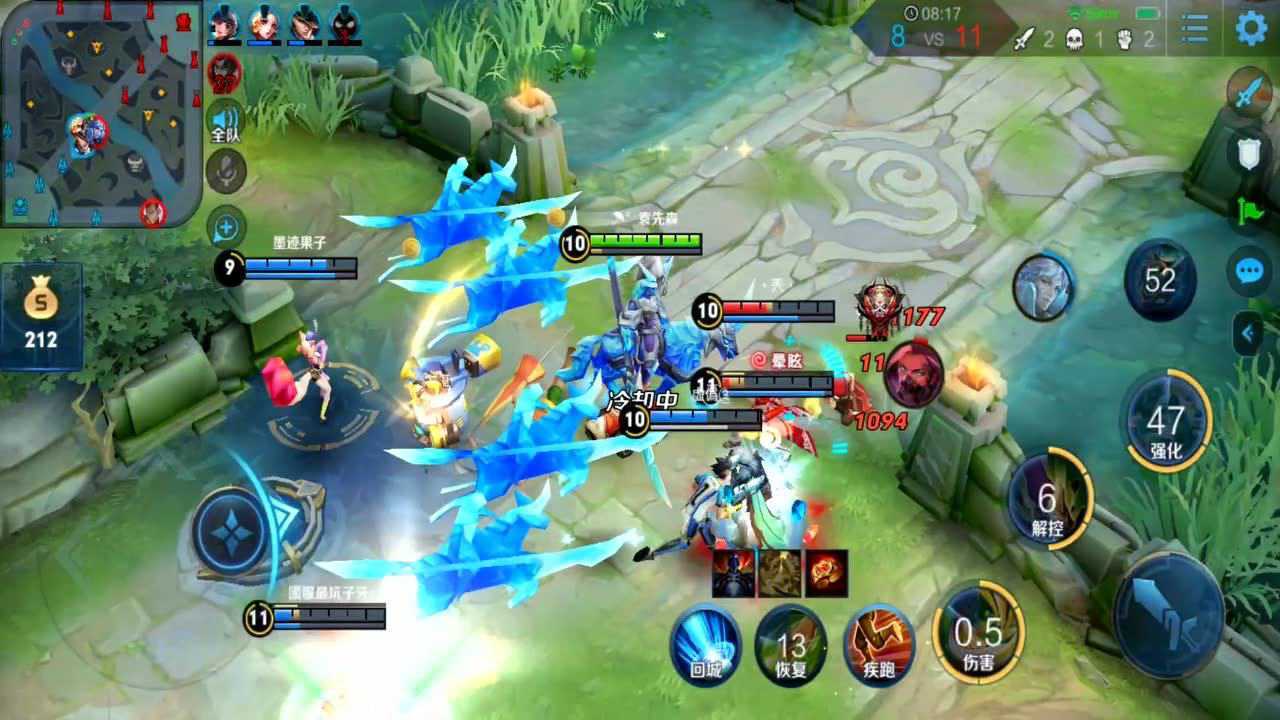Send the shield retreat signal
The width and height of the screenshot is (1280, 720).
[1248, 152]
